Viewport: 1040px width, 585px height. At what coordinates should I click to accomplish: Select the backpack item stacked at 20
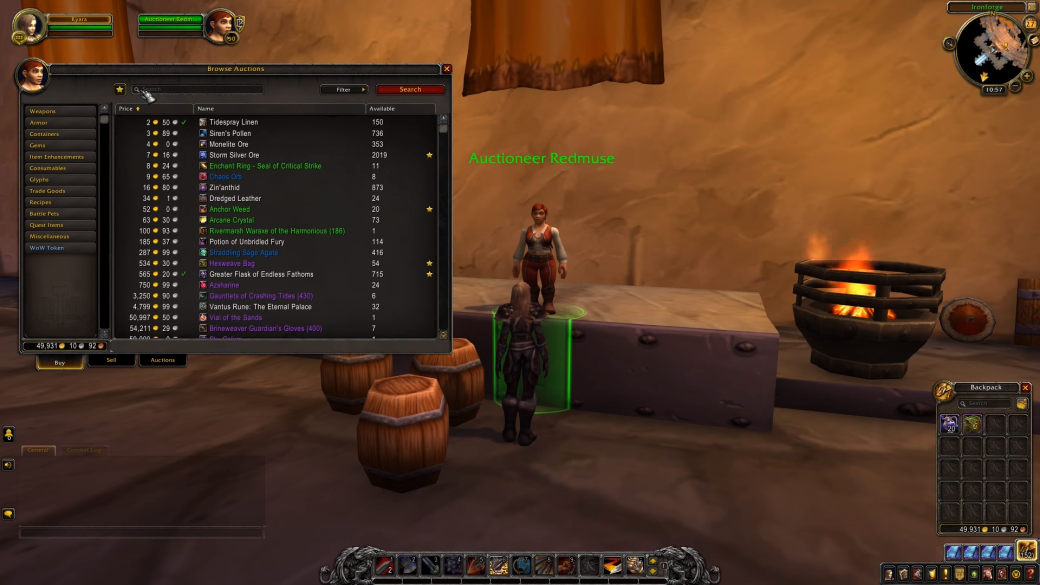tap(949, 424)
